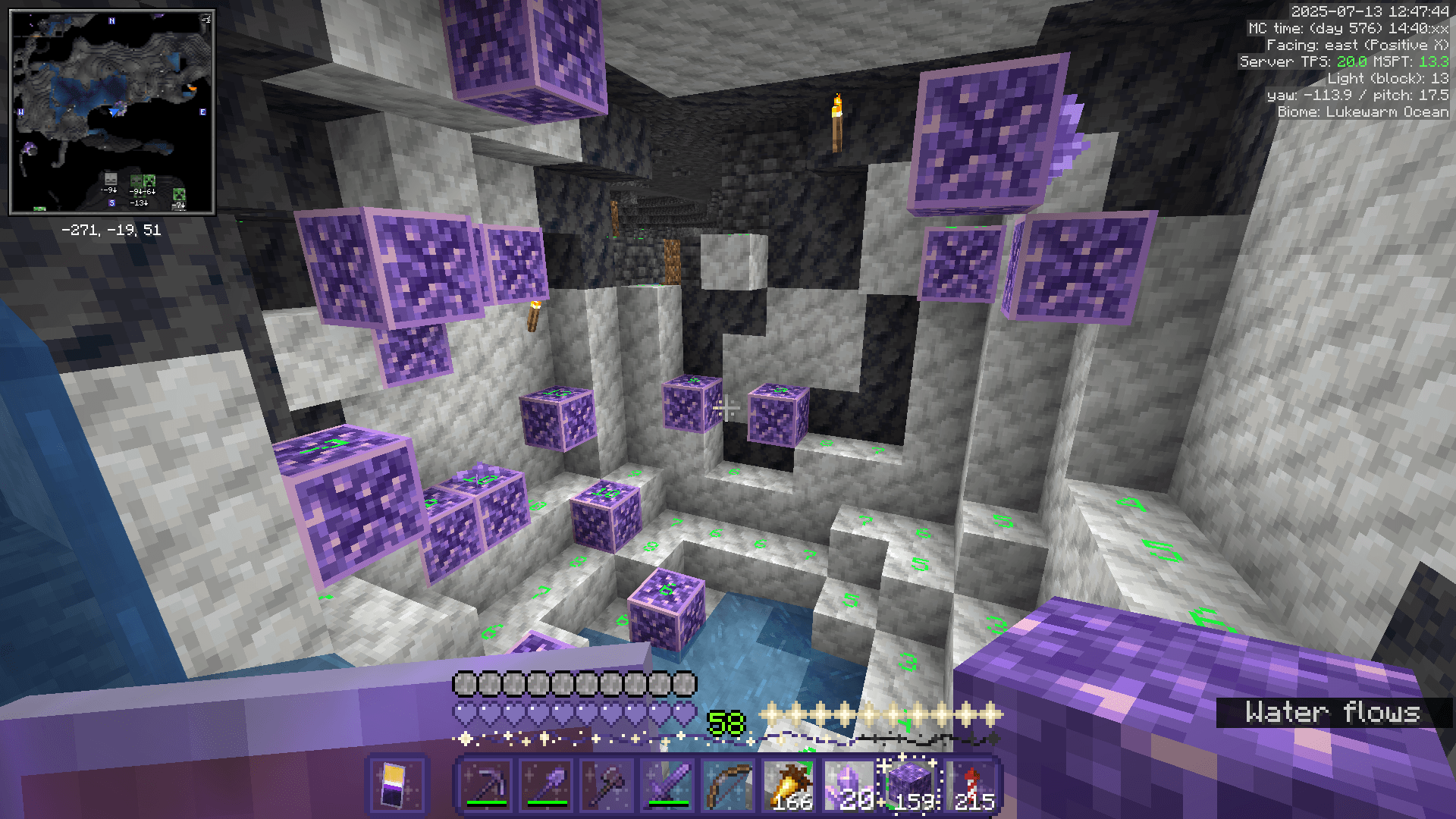Screen dimensions: 1456x819
Task: Click the zombie icon on the minimap
Action: (x=136, y=180)
